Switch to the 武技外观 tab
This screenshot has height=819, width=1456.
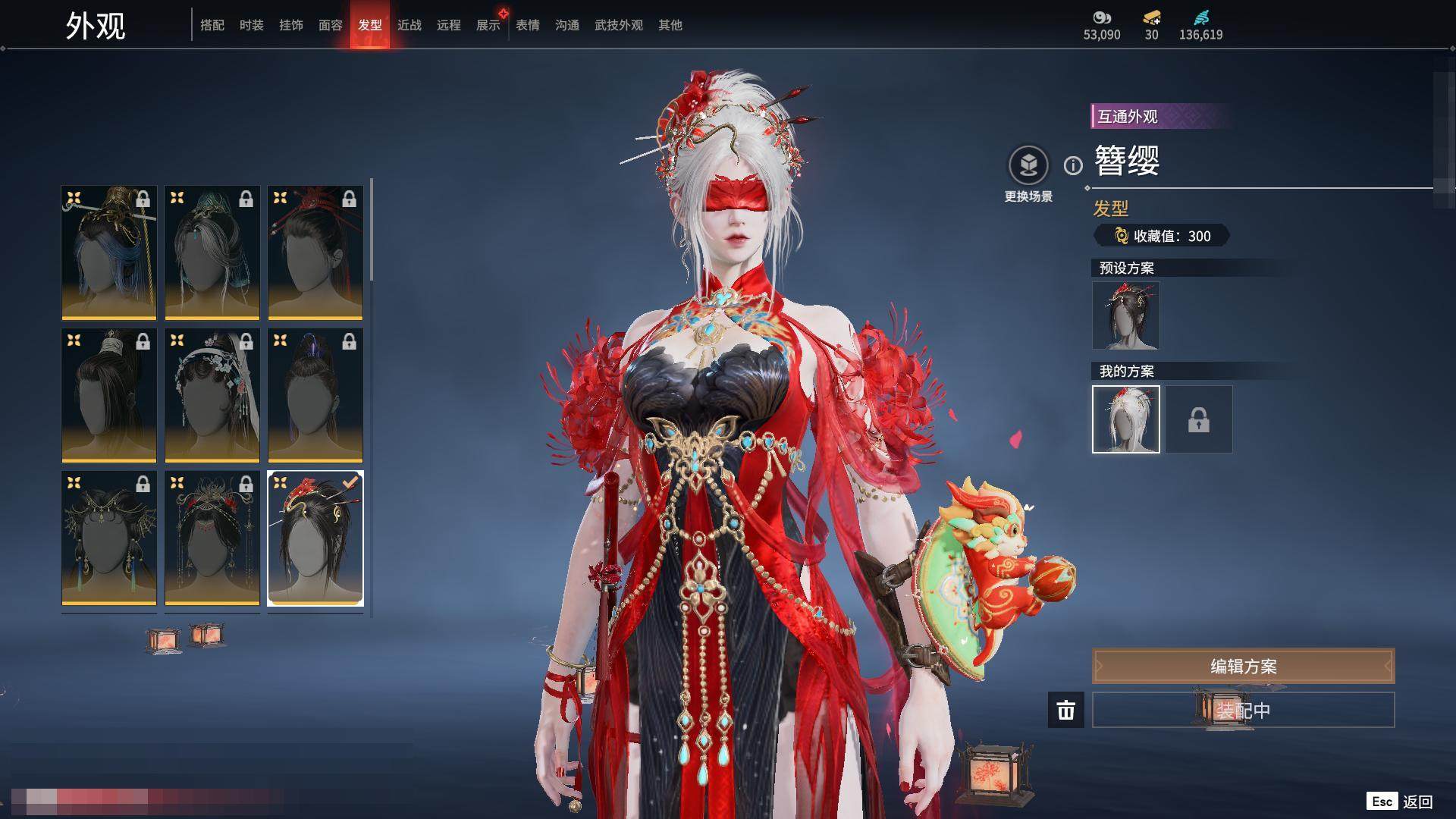(x=619, y=25)
